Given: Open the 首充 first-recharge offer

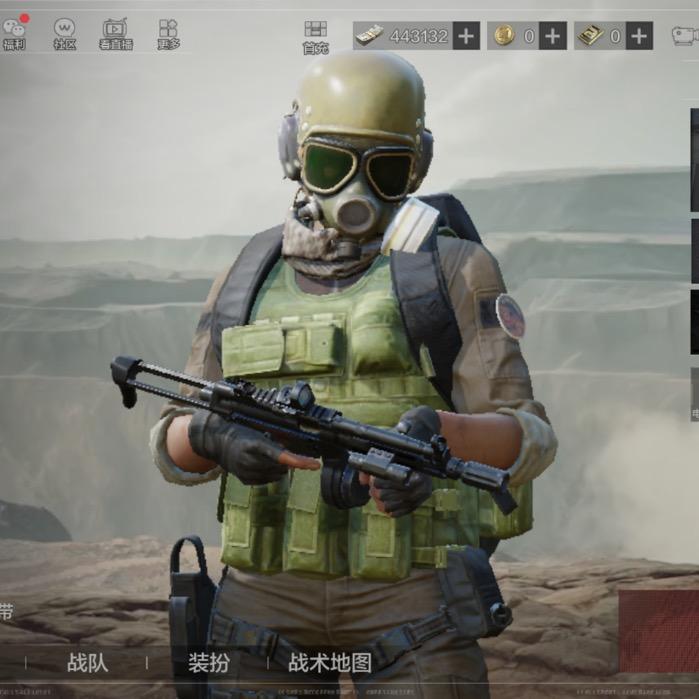Looking at the screenshot, I should (x=315, y=35).
